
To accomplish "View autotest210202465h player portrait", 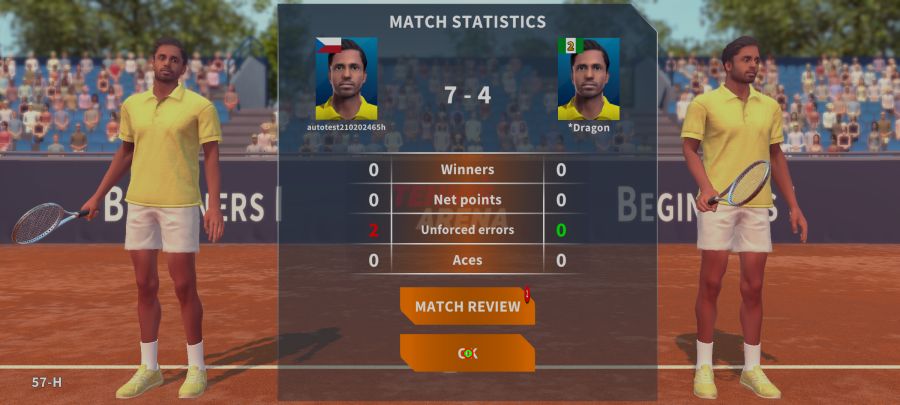I will tap(346, 79).
